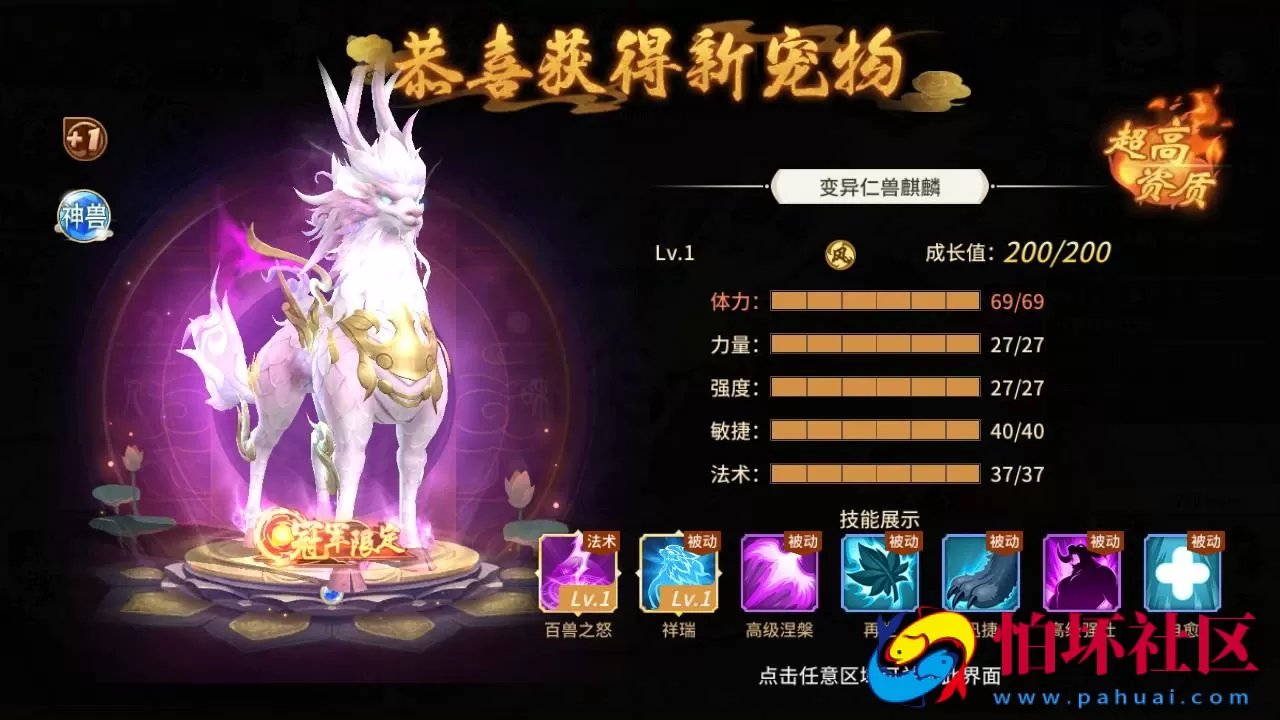
Task: Click the +1 token icon top left
Action: (85, 140)
